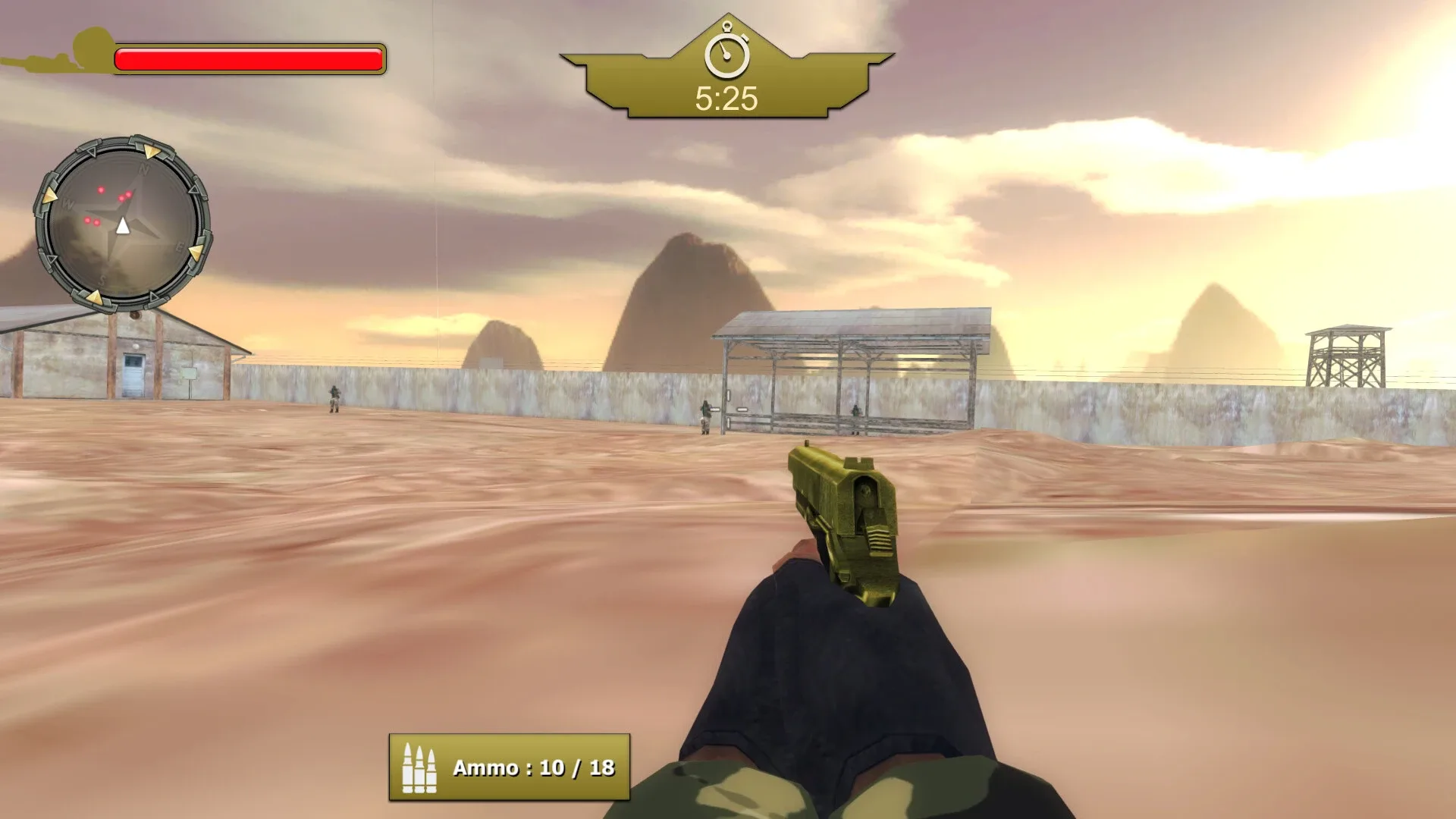Image resolution: width=1456 pixels, height=819 pixels.
Task: Click the hollow triangle on the compass right rim
Action: click(193, 190)
